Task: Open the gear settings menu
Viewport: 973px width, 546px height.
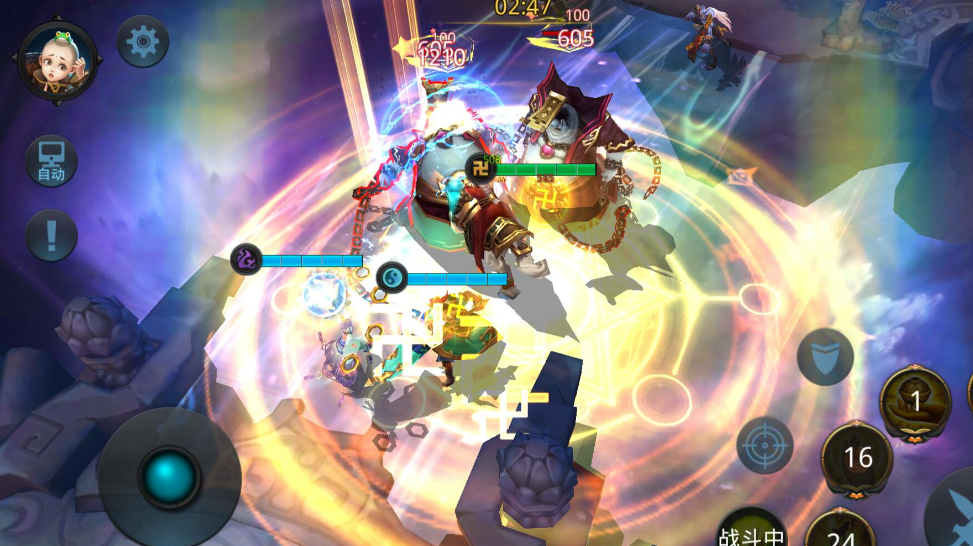Action: point(143,42)
